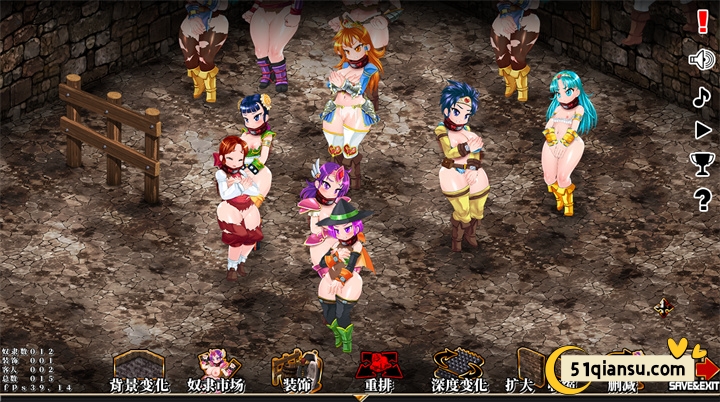This screenshot has height=402, width=720.
Task: Open help with the question mark icon
Action: pos(702,199)
